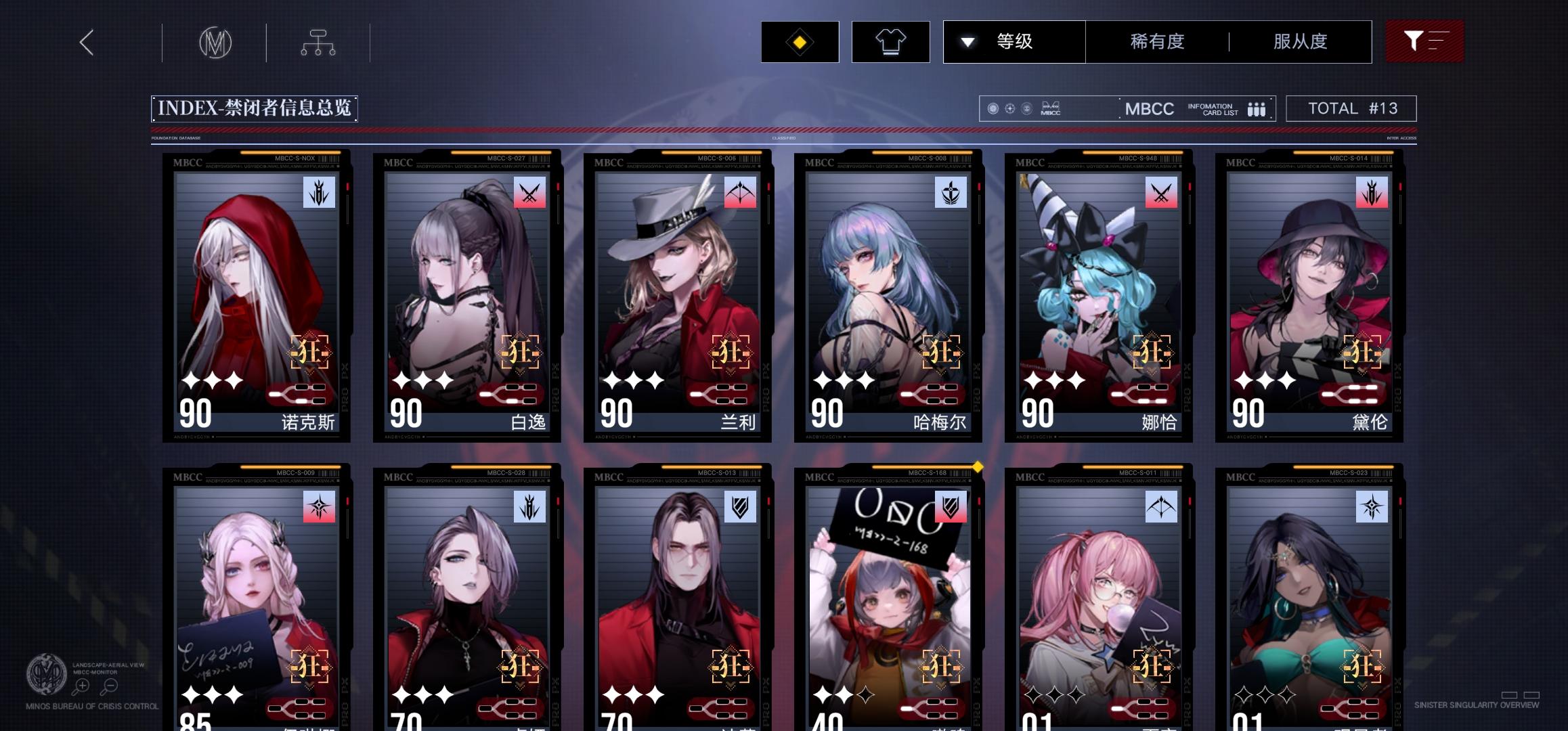Screen dimensions: 1568x731
Task: Select the yellow diamond display mode icon
Action: [x=800, y=41]
